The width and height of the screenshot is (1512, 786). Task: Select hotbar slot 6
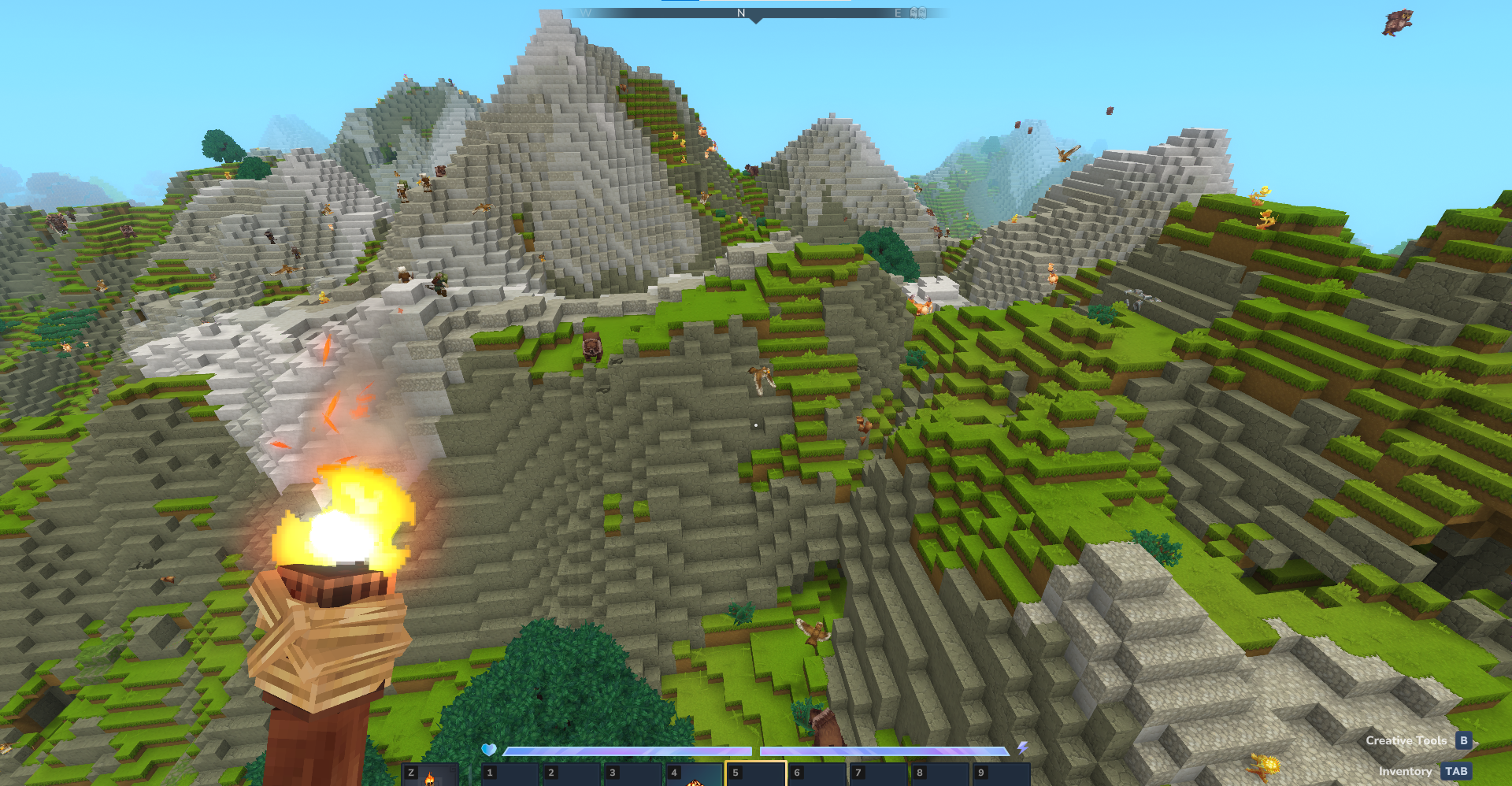coord(817,775)
